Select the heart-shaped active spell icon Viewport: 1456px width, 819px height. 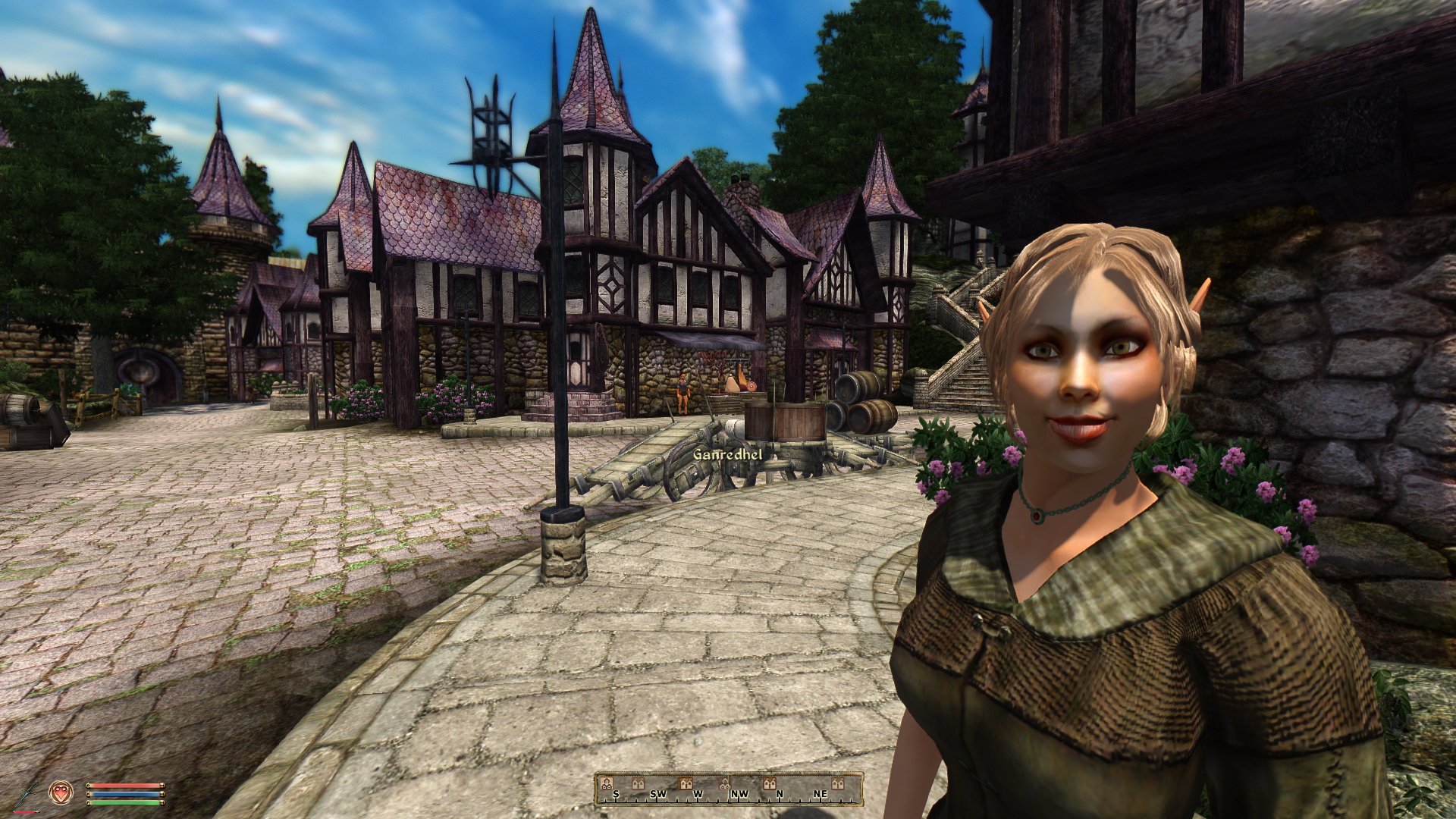[x=60, y=793]
